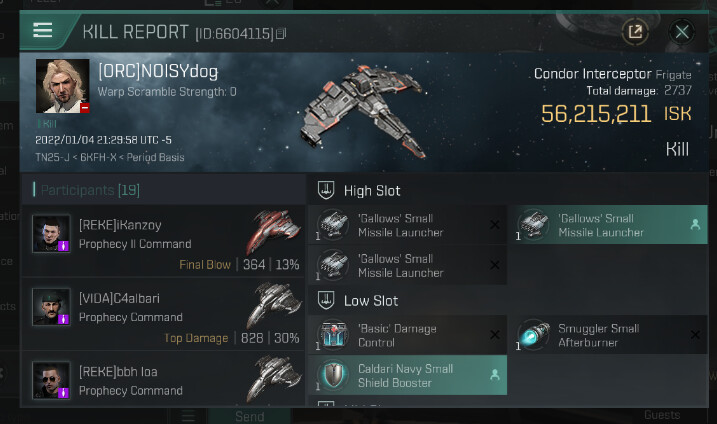Open the TN25-J system location link
Screen dimensions: 717x424
[x=54, y=157]
